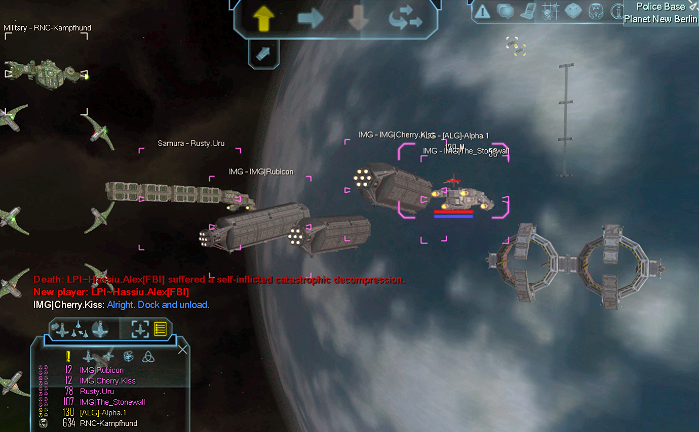Choose the Dock maneuver down arrow
The image size is (699, 432).
pyautogui.click(x=357, y=17)
